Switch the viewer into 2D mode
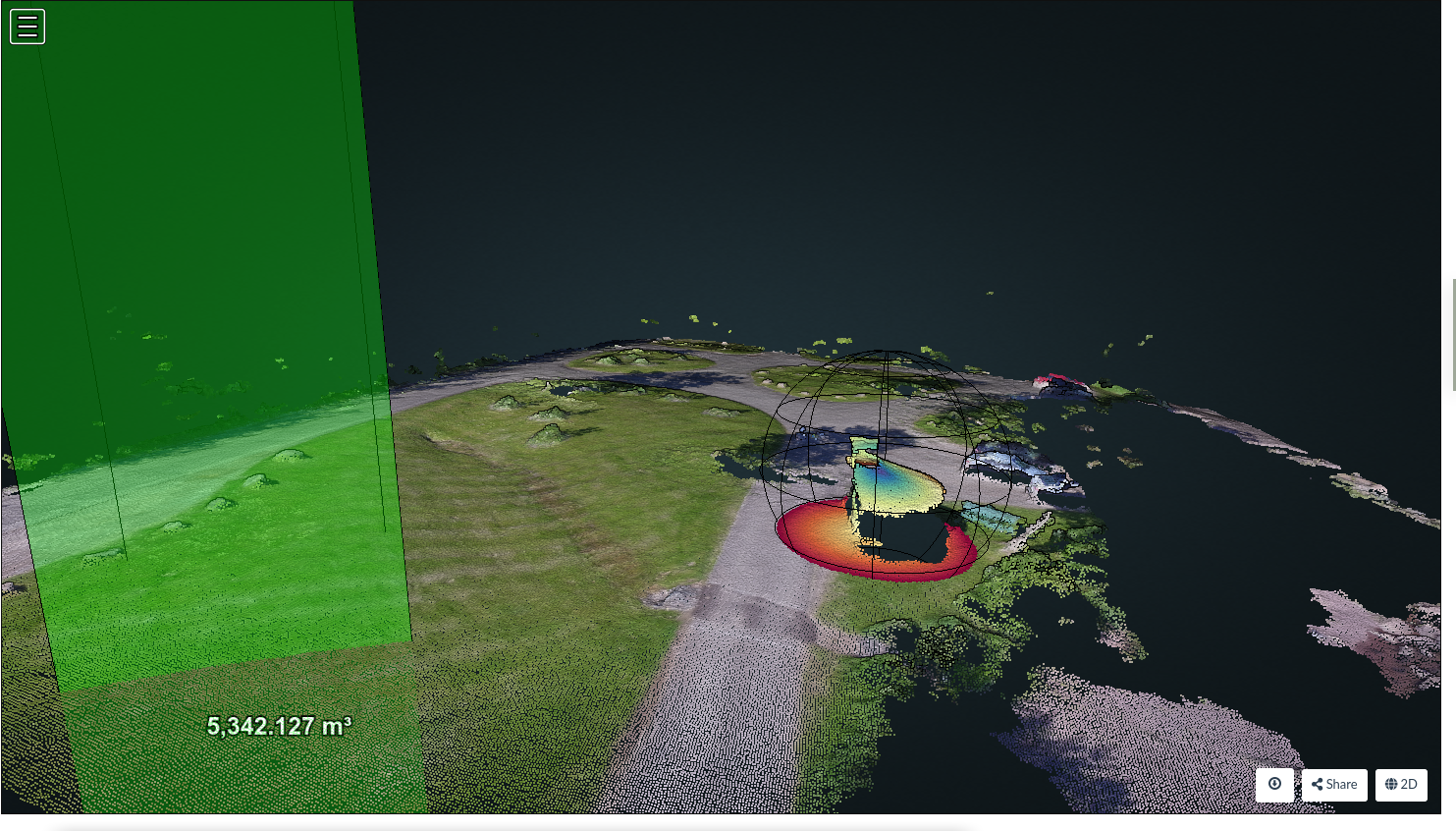Viewport: 1456px width, 831px height. (1401, 785)
